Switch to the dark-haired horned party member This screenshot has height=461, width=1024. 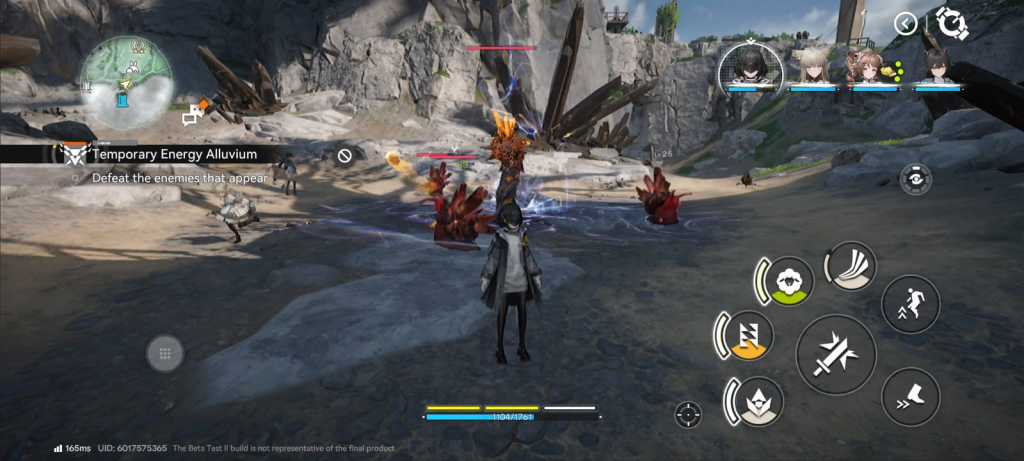click(x=937, y=67)
